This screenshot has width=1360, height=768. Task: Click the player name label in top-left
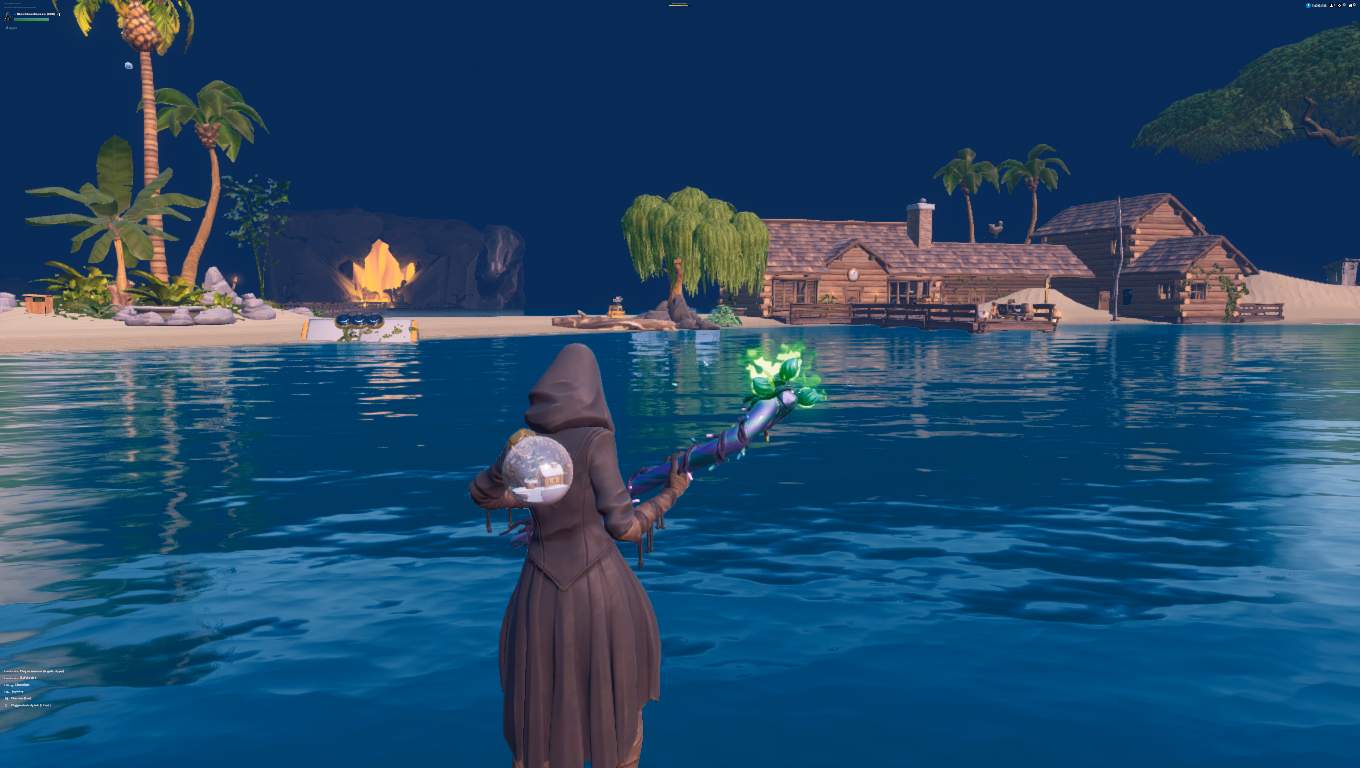pyautogui.click(x=38, y=12)
